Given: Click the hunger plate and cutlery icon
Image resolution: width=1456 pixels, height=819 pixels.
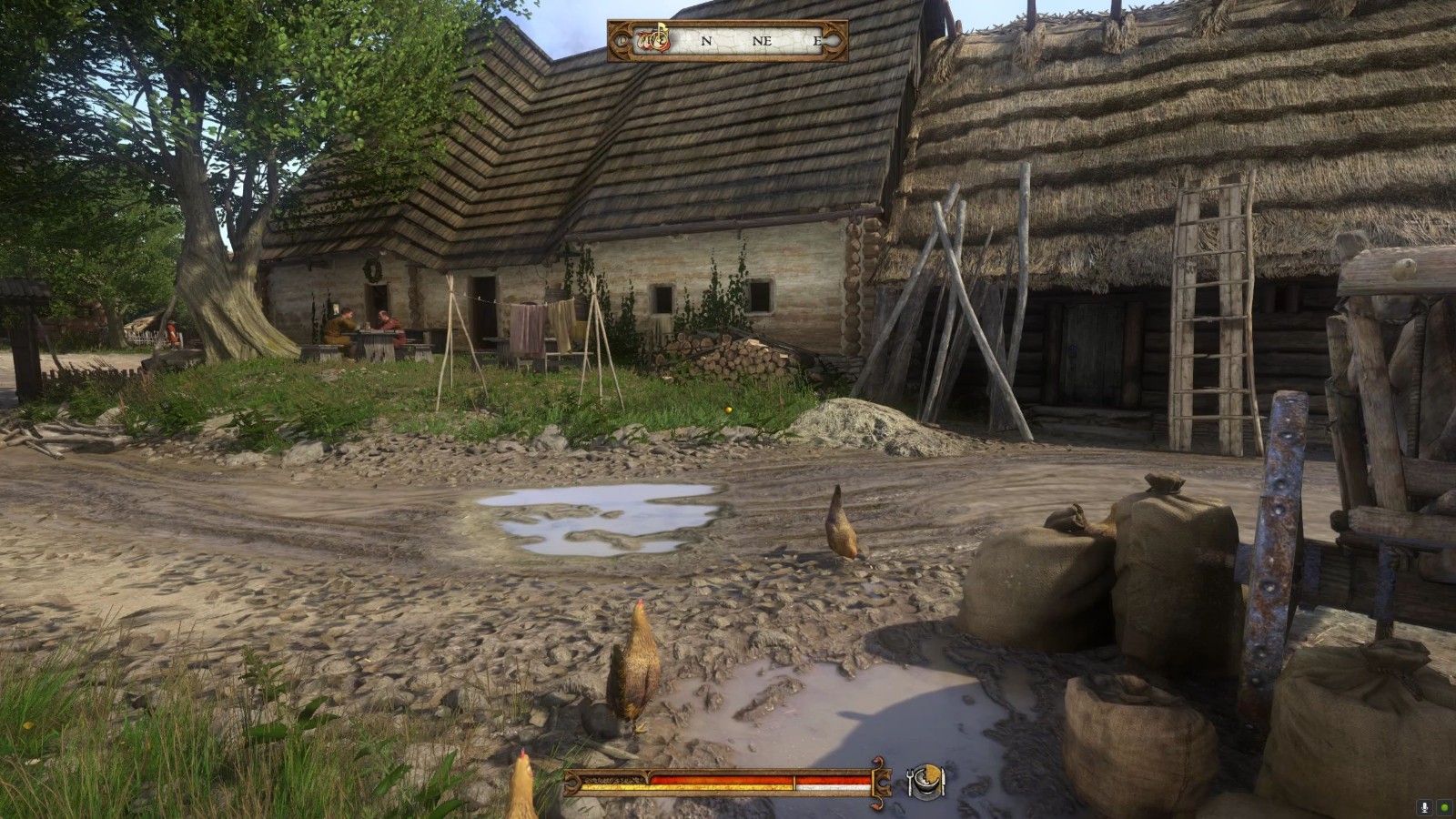Looking at the screenshot, I should pos(926,781).
